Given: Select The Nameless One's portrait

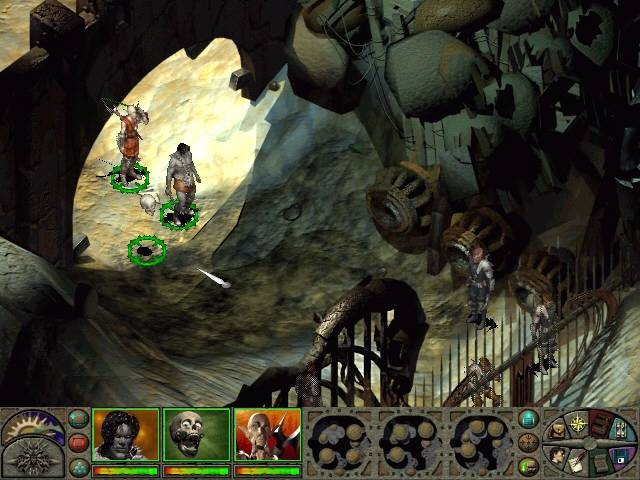Looking at the screenshot, I should coord(126,435).
